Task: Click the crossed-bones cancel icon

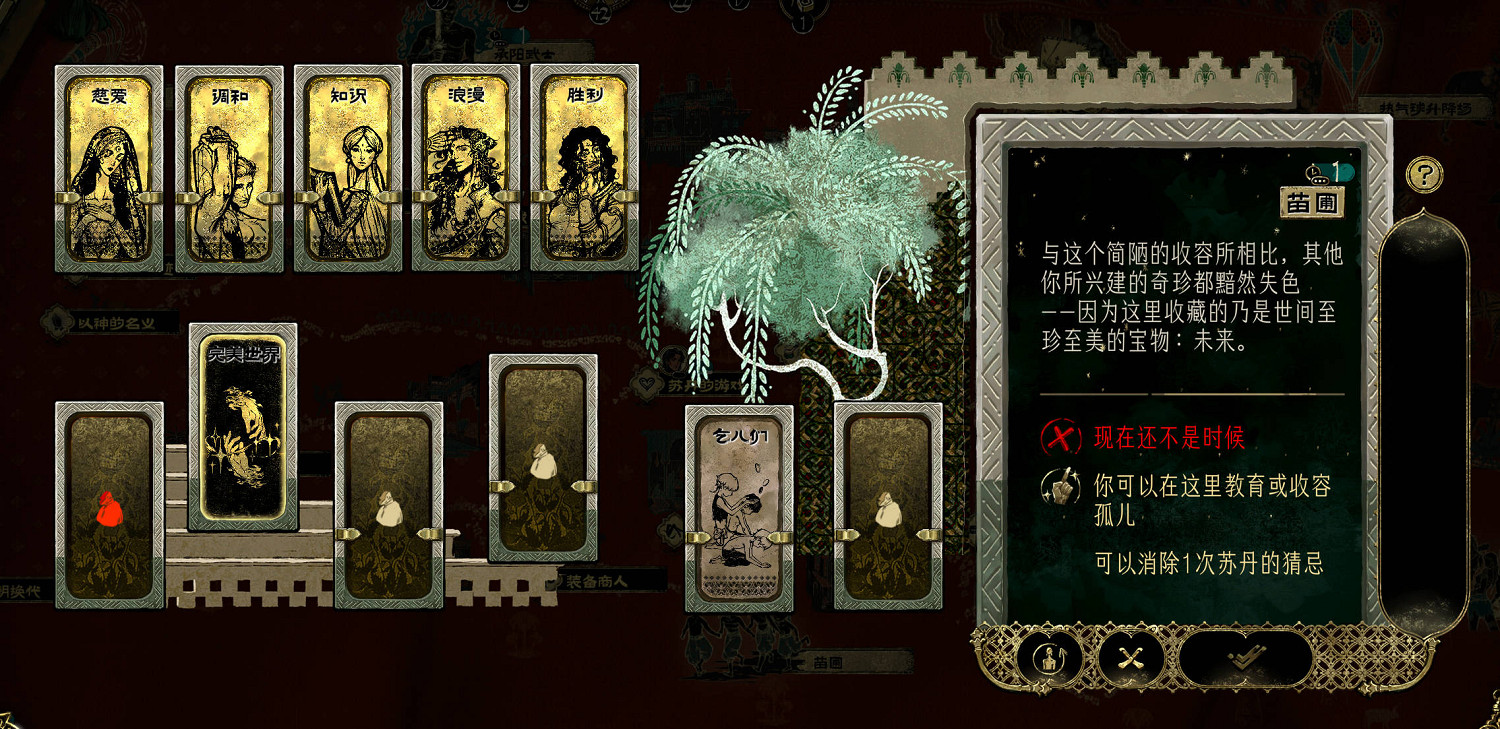Action: 1130,657
